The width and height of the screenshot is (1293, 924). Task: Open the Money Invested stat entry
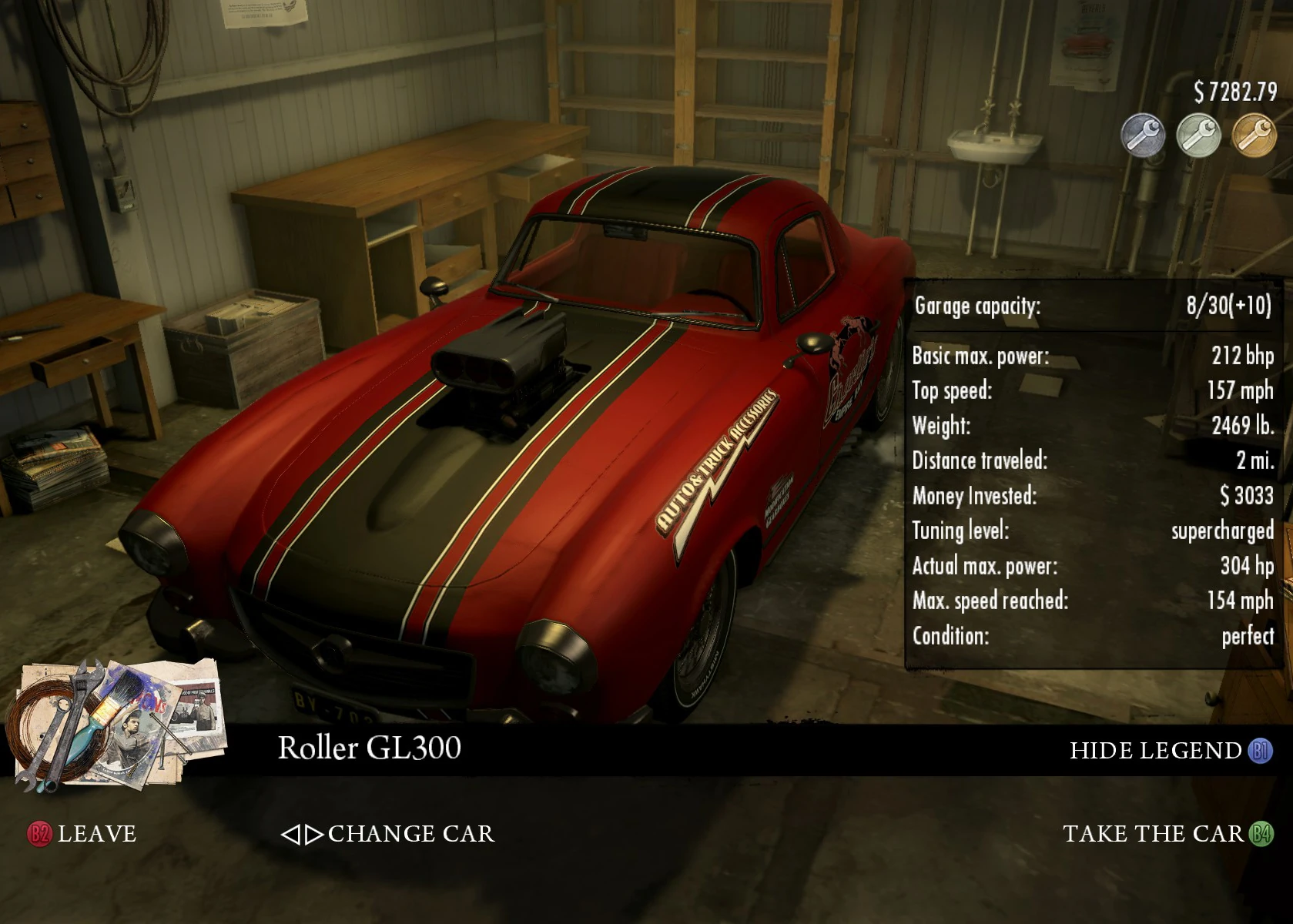1094,495
